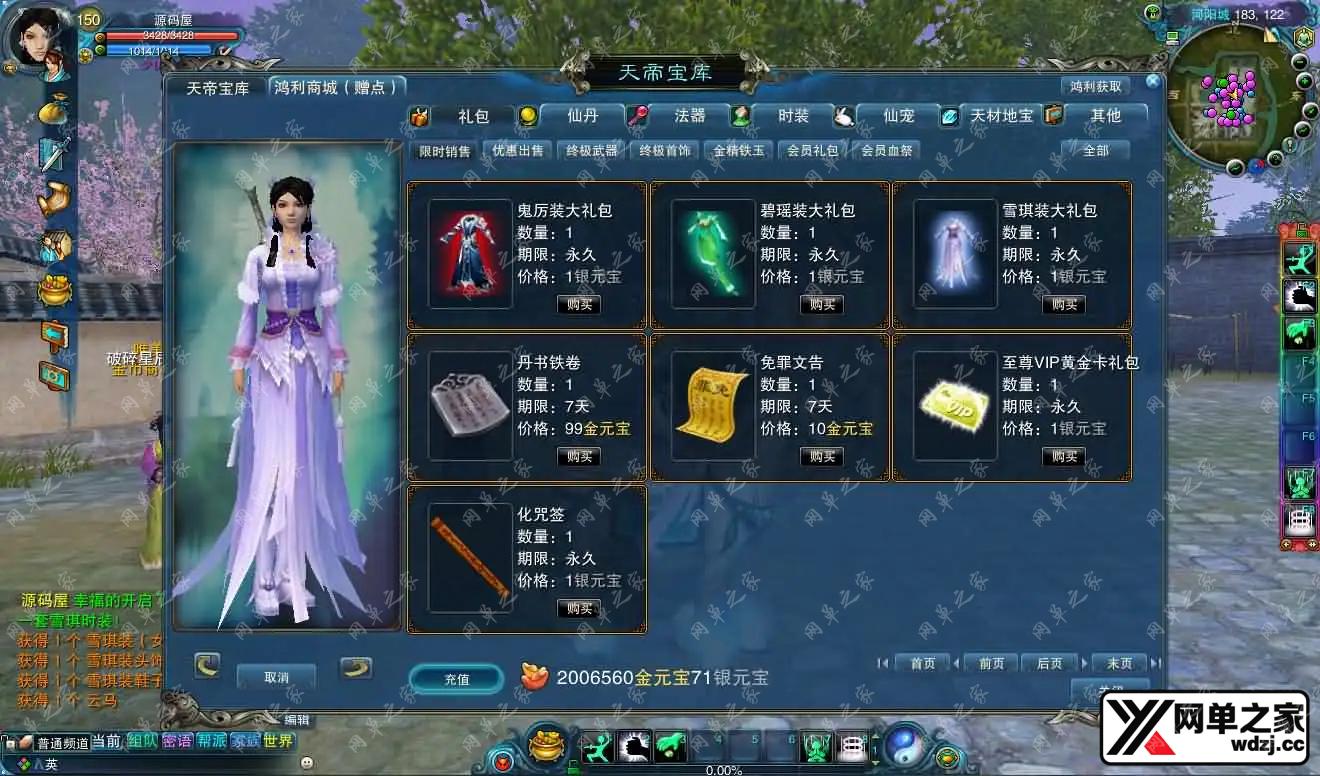Go to the 后页 next page

(1049, 663)
